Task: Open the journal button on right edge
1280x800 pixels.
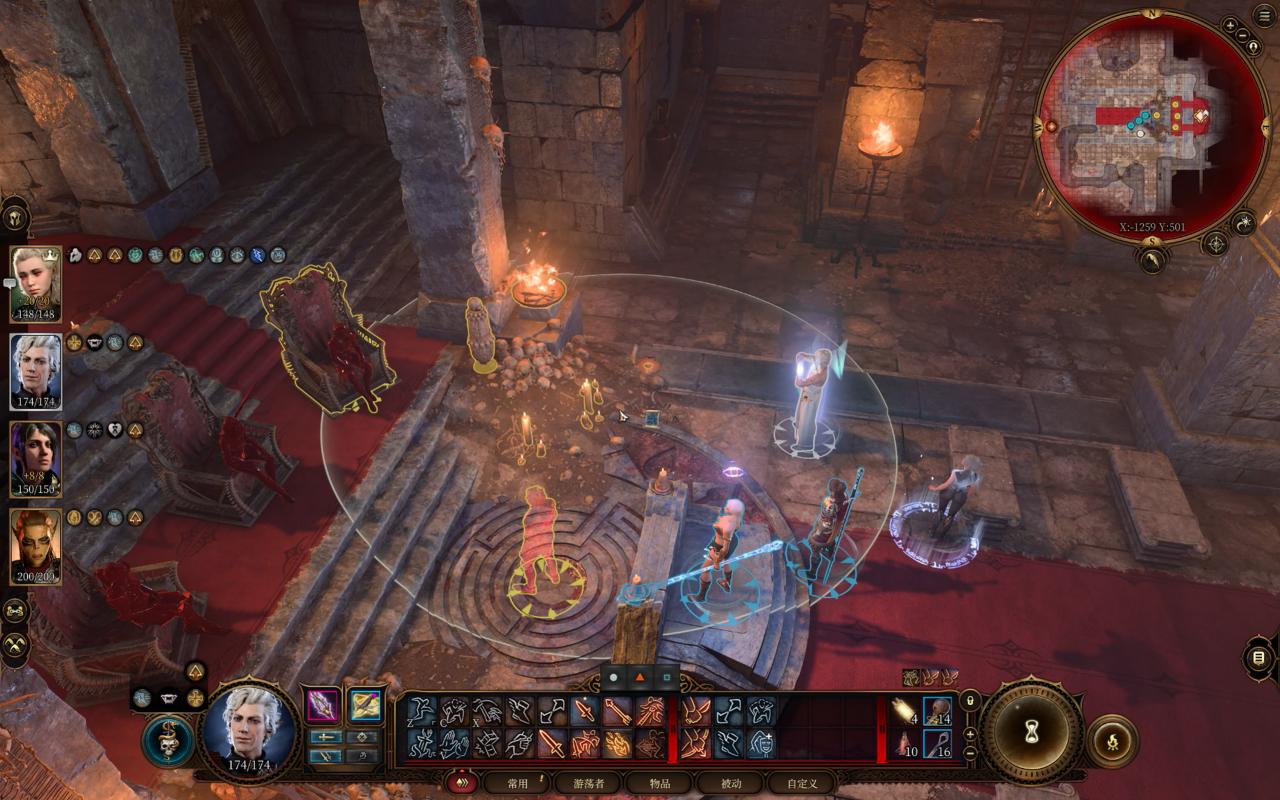Action: 1258,658
